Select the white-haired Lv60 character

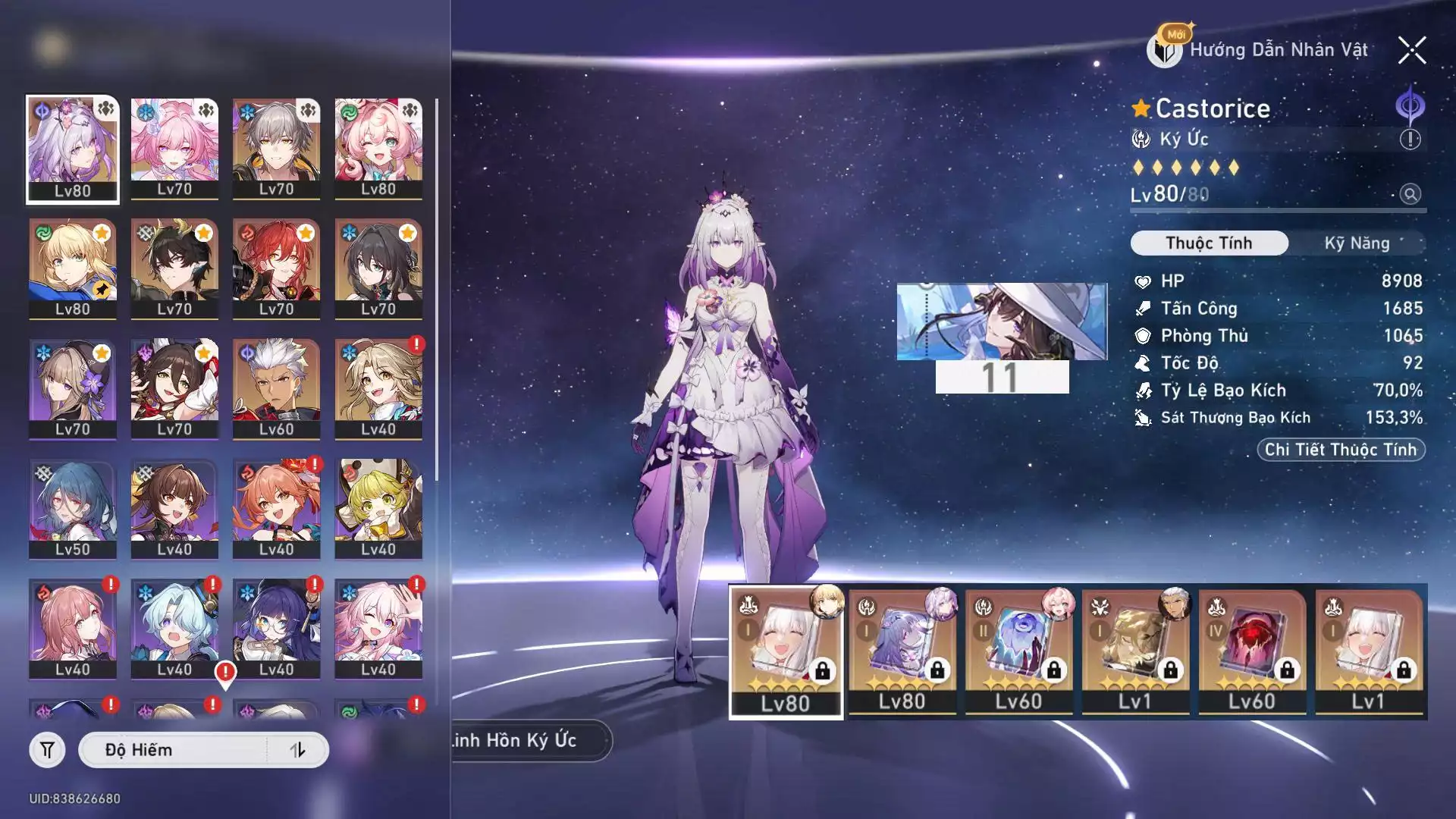tap(276, 388)
